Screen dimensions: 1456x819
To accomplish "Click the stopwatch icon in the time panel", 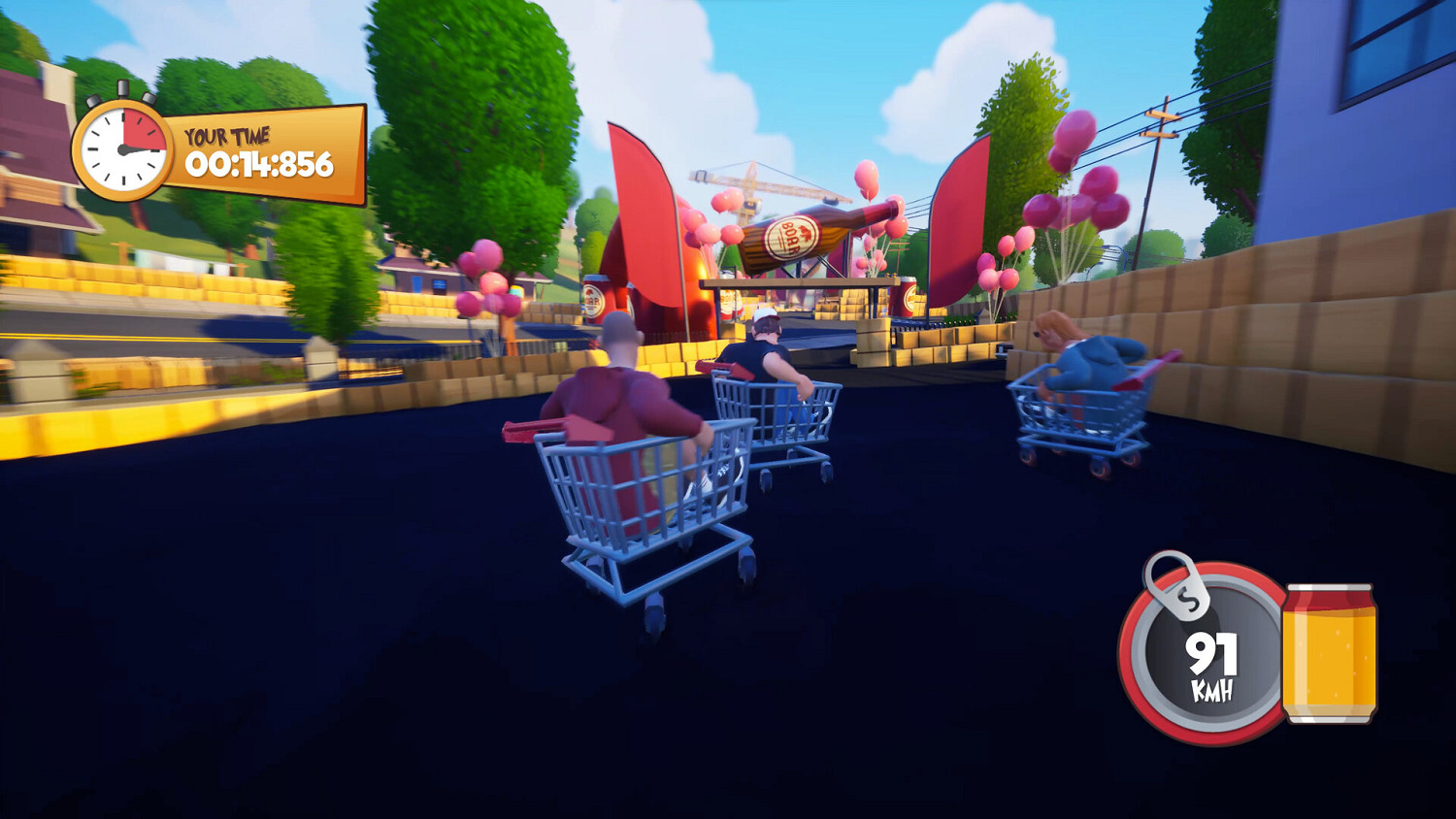I will tap(121, 150).
